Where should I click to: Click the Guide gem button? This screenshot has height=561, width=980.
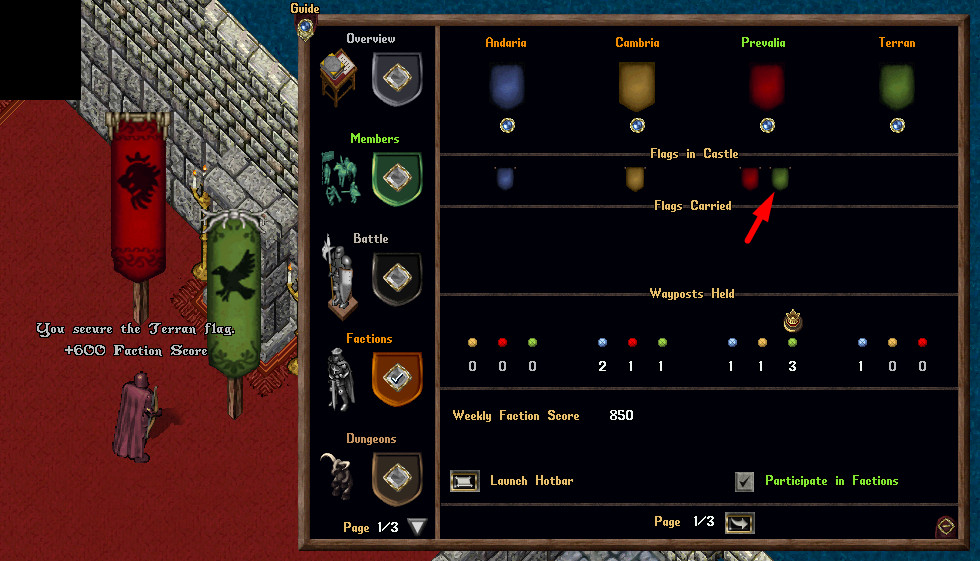point(305,26)
